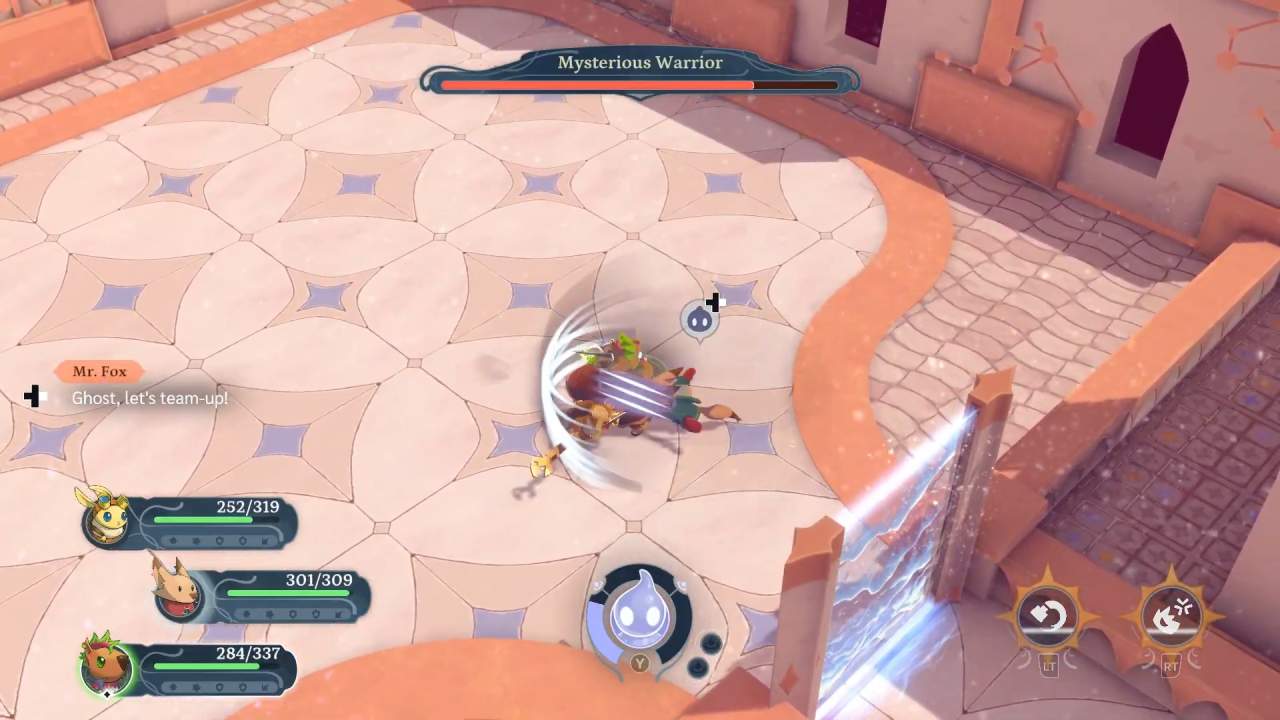Viewport: 1280px width, 720px height.
Task: Toggle the middle skill pip on the hamster's bar
Action: tap(219, 686)
